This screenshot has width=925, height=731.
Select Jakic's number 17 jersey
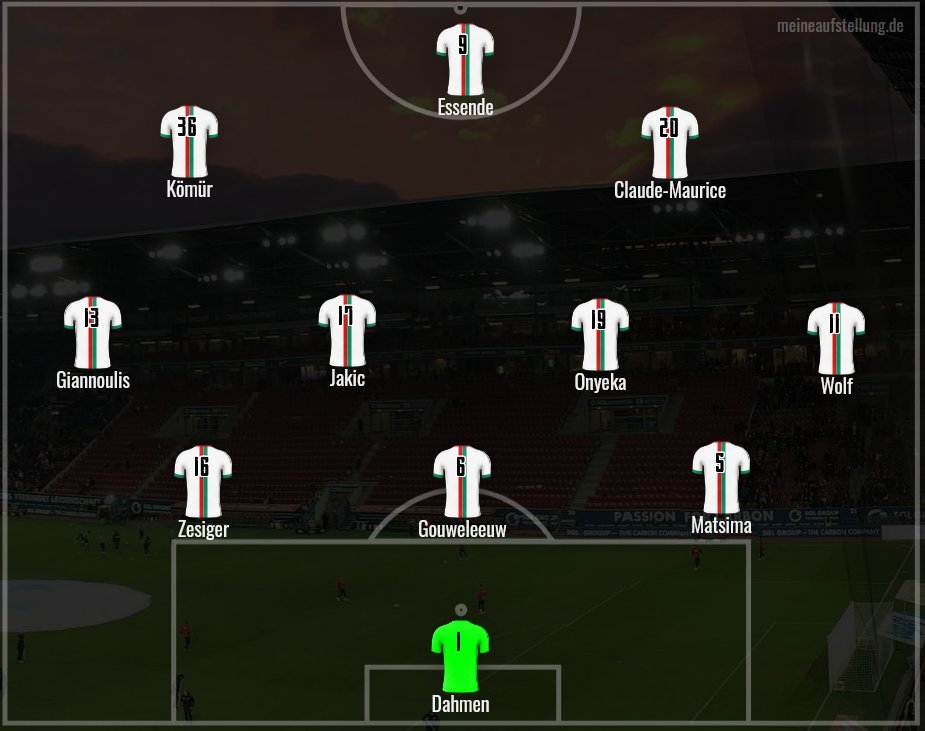[347, 329]
